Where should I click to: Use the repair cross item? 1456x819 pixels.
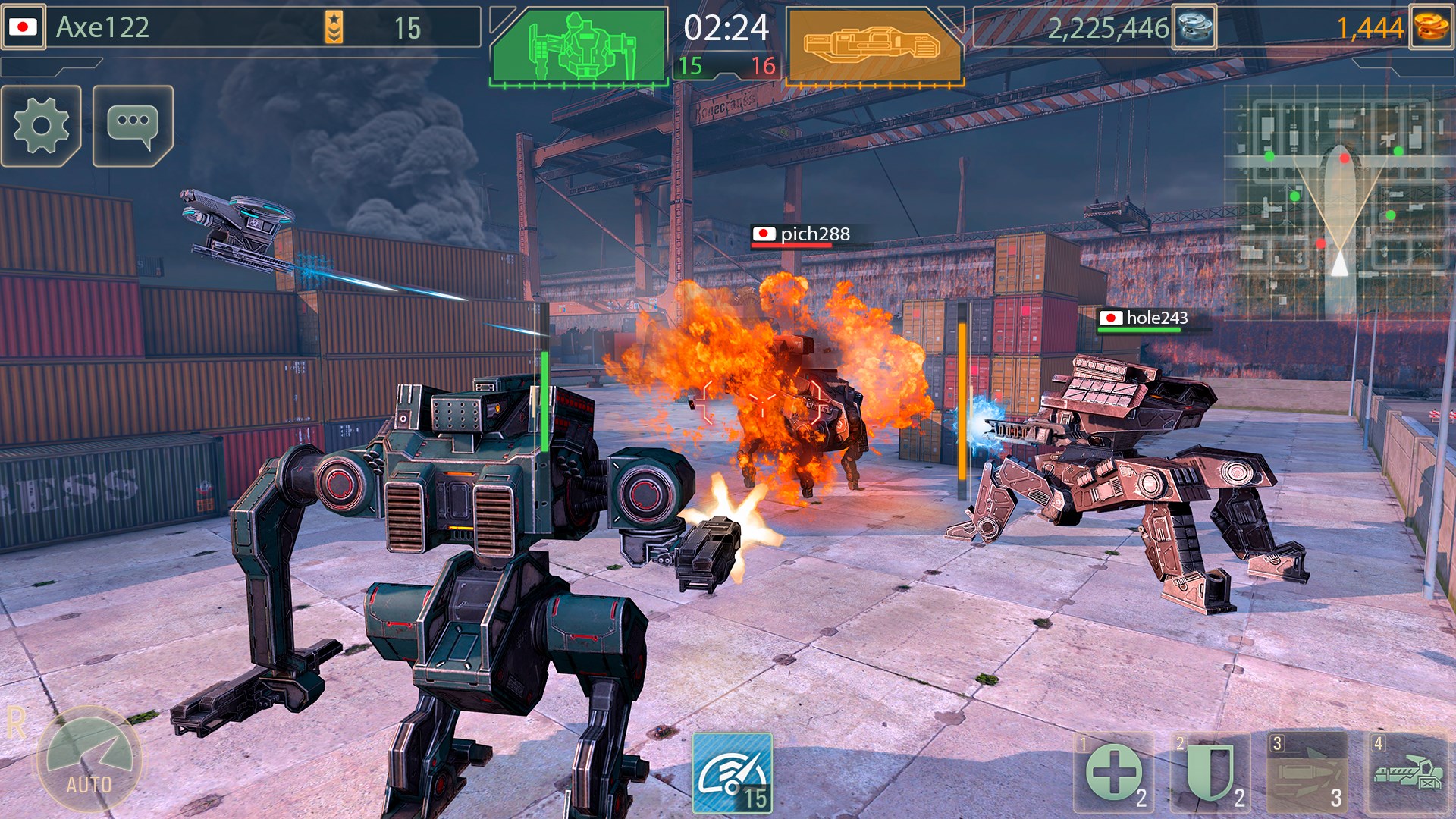point(1113,773)
